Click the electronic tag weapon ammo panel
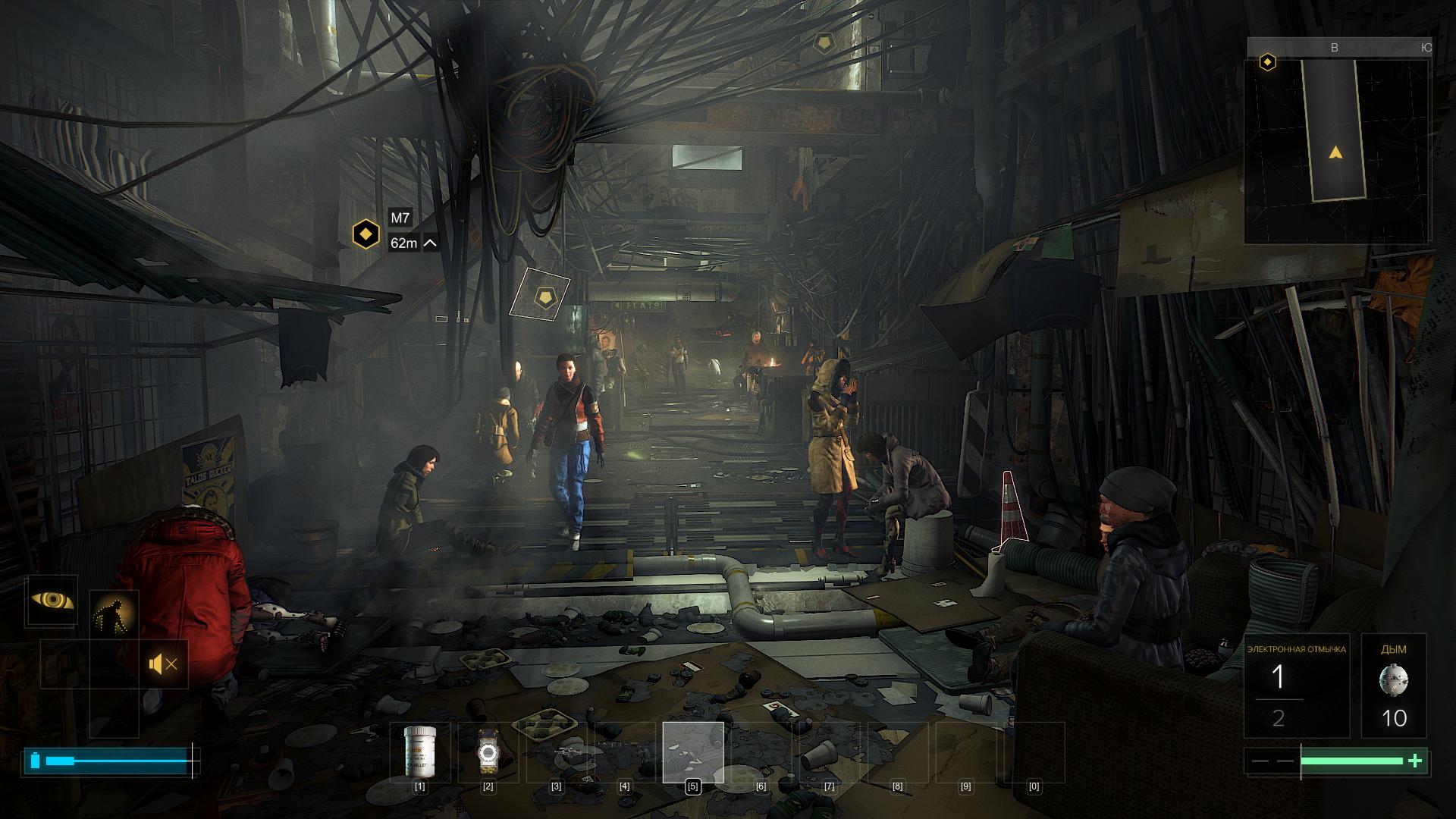The width and height of the screenshot is (1456, 819). [1296, 686]
